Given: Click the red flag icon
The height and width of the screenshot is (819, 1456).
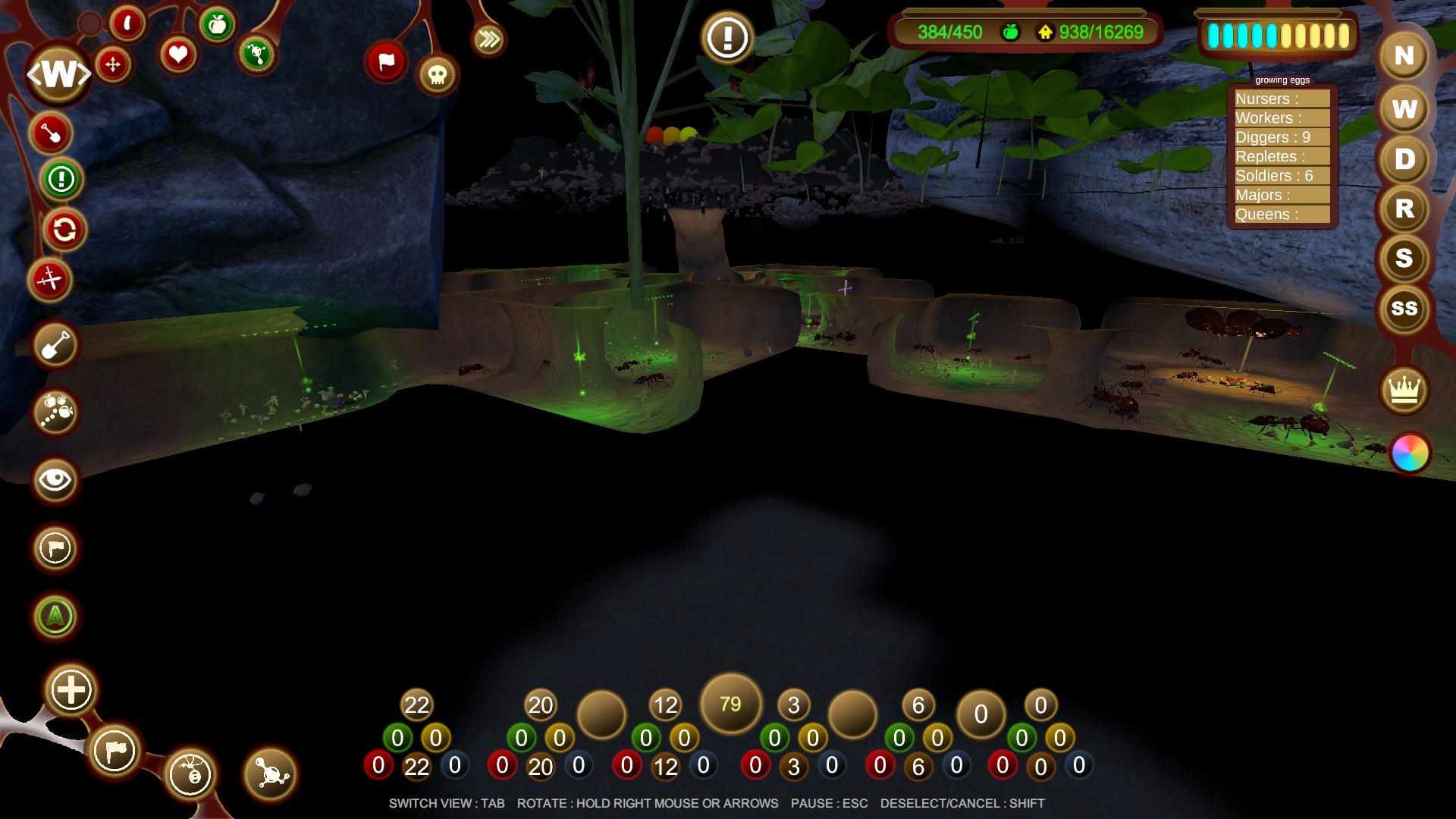Looking at the screenshot, I should 386,61.
